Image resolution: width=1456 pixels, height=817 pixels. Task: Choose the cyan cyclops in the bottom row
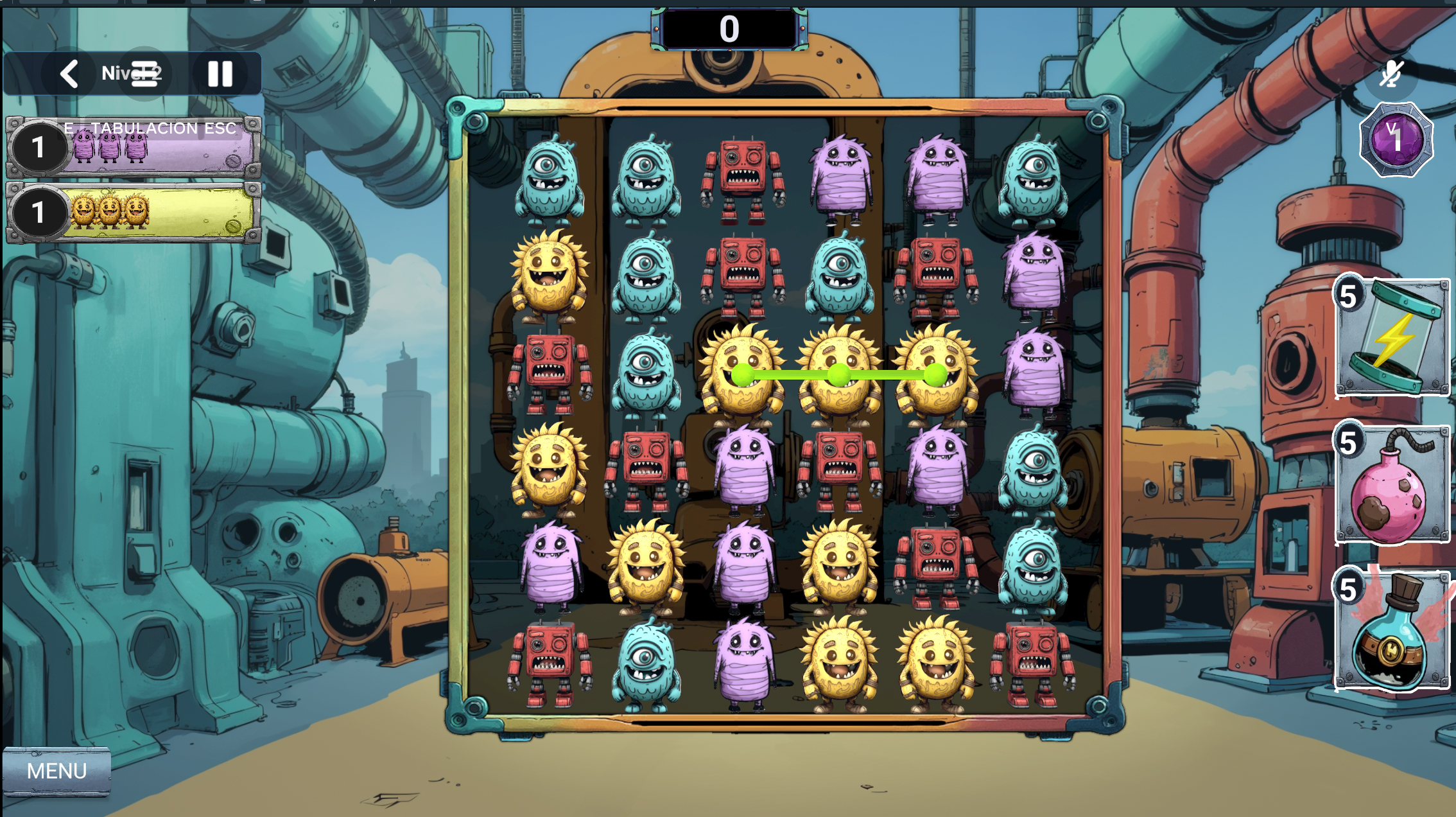(x=645, y=665)
